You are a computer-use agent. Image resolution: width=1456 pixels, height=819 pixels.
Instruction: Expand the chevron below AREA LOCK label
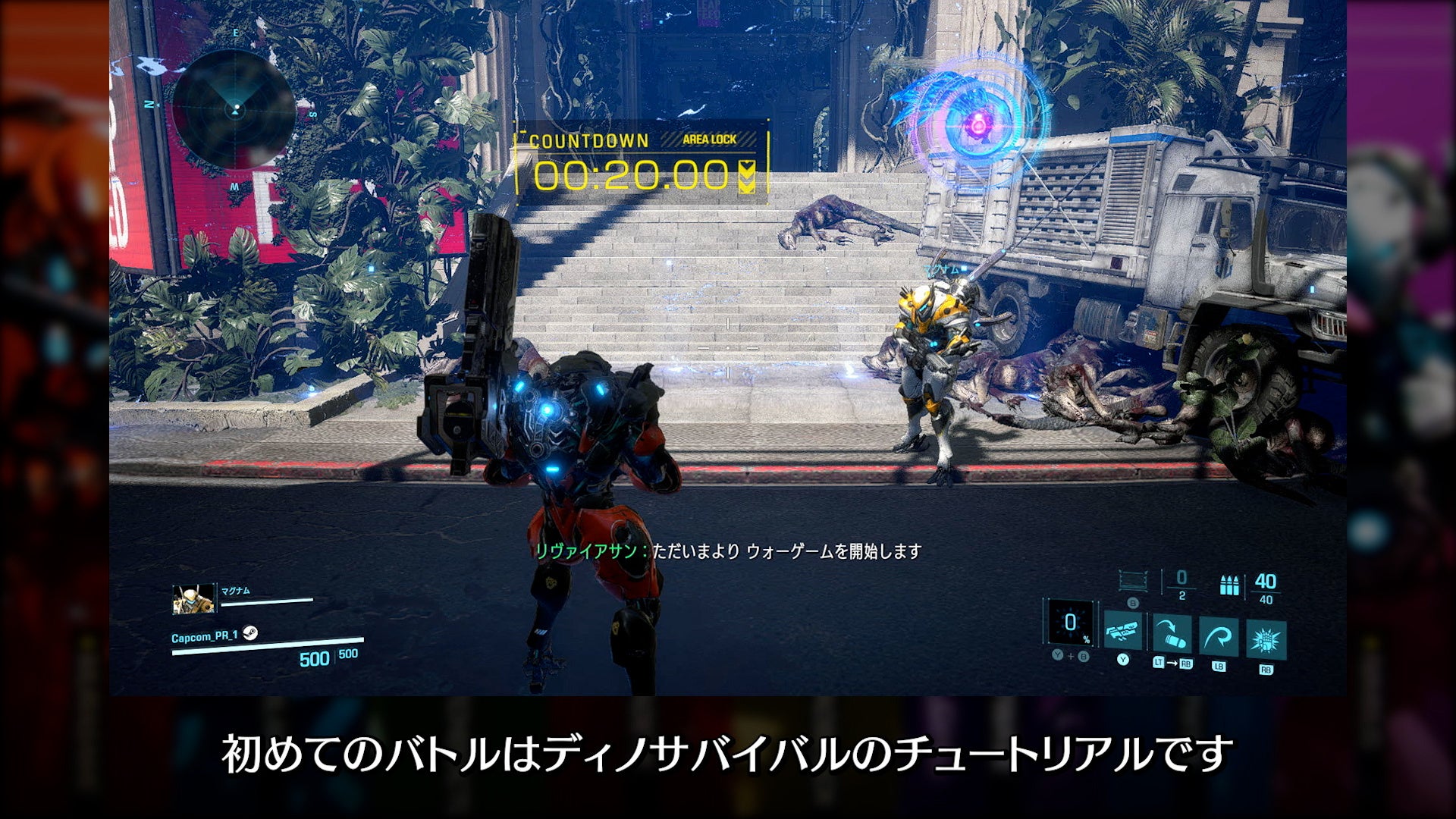pos(748,174)
